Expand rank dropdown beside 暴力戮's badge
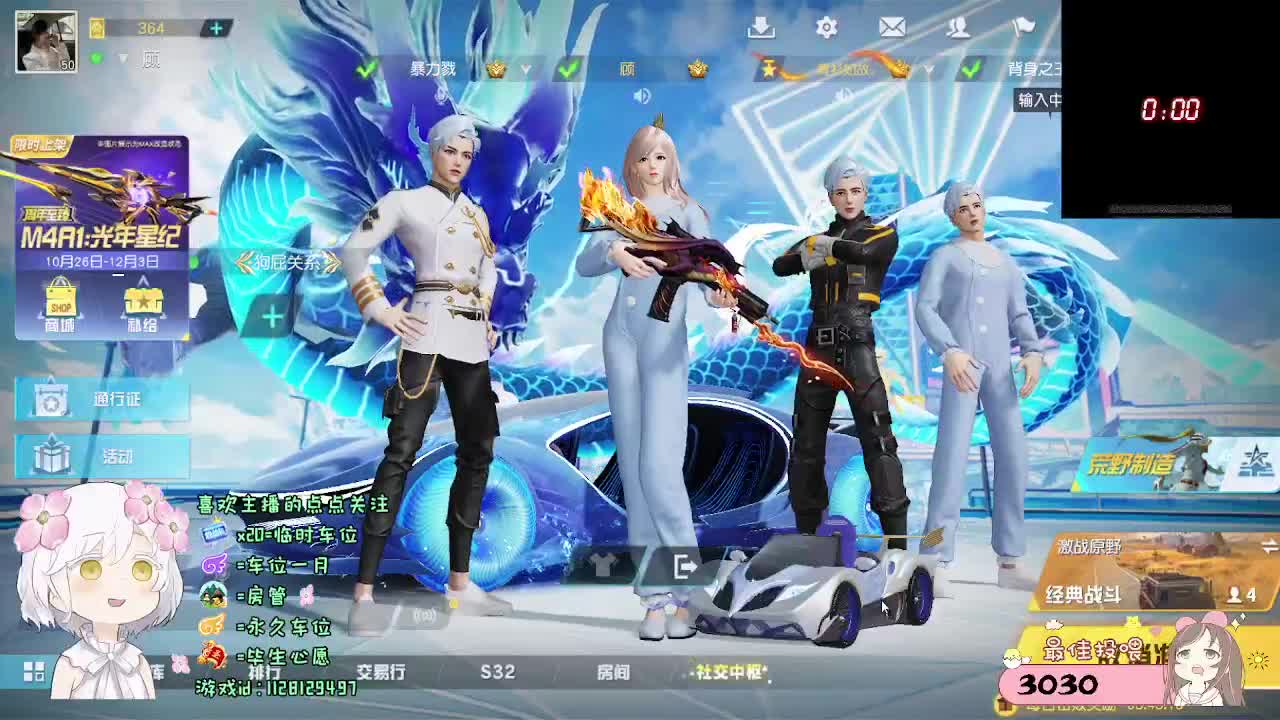The image size is (1280, 720). [x=526, y=68]
